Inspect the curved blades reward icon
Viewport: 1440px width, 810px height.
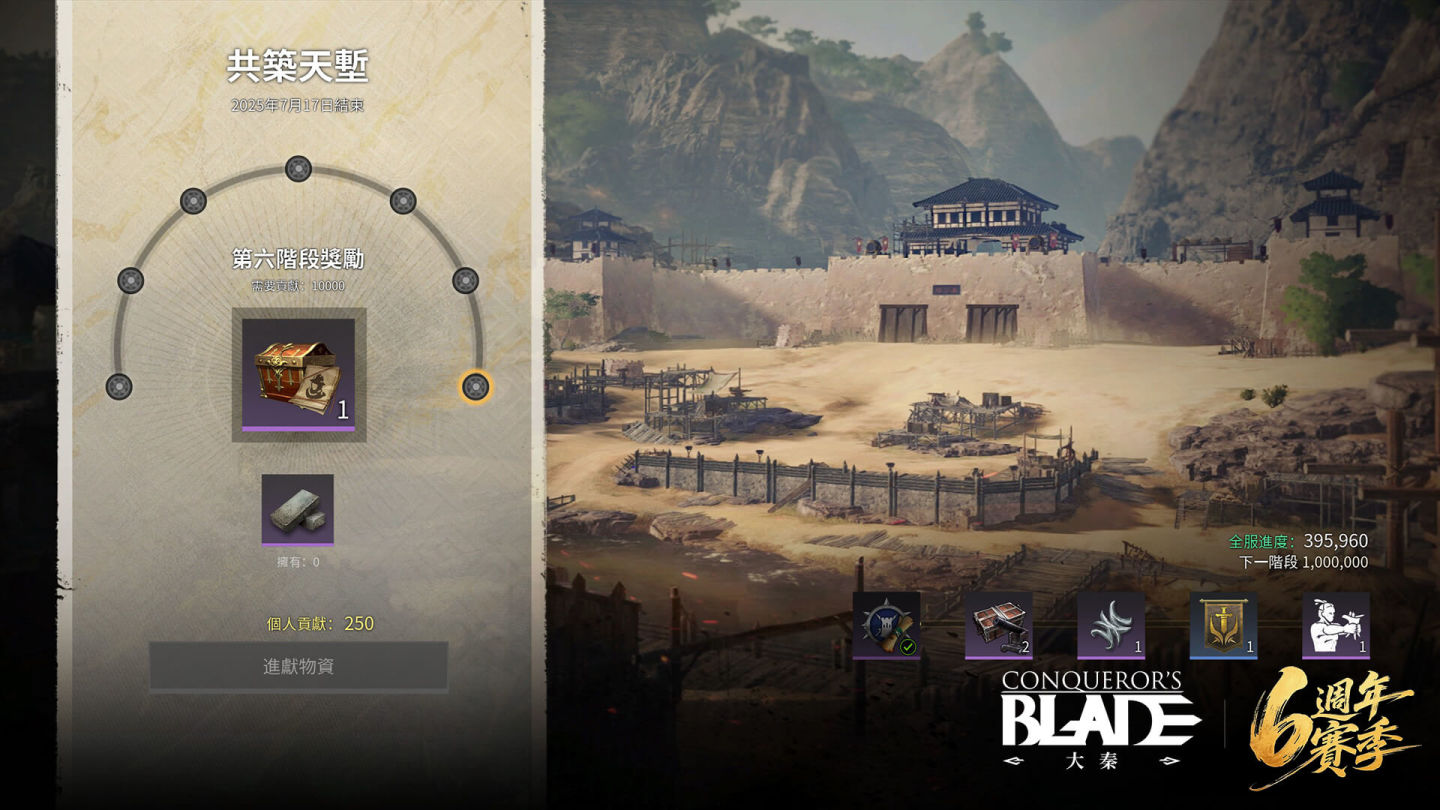(1110, 626)
